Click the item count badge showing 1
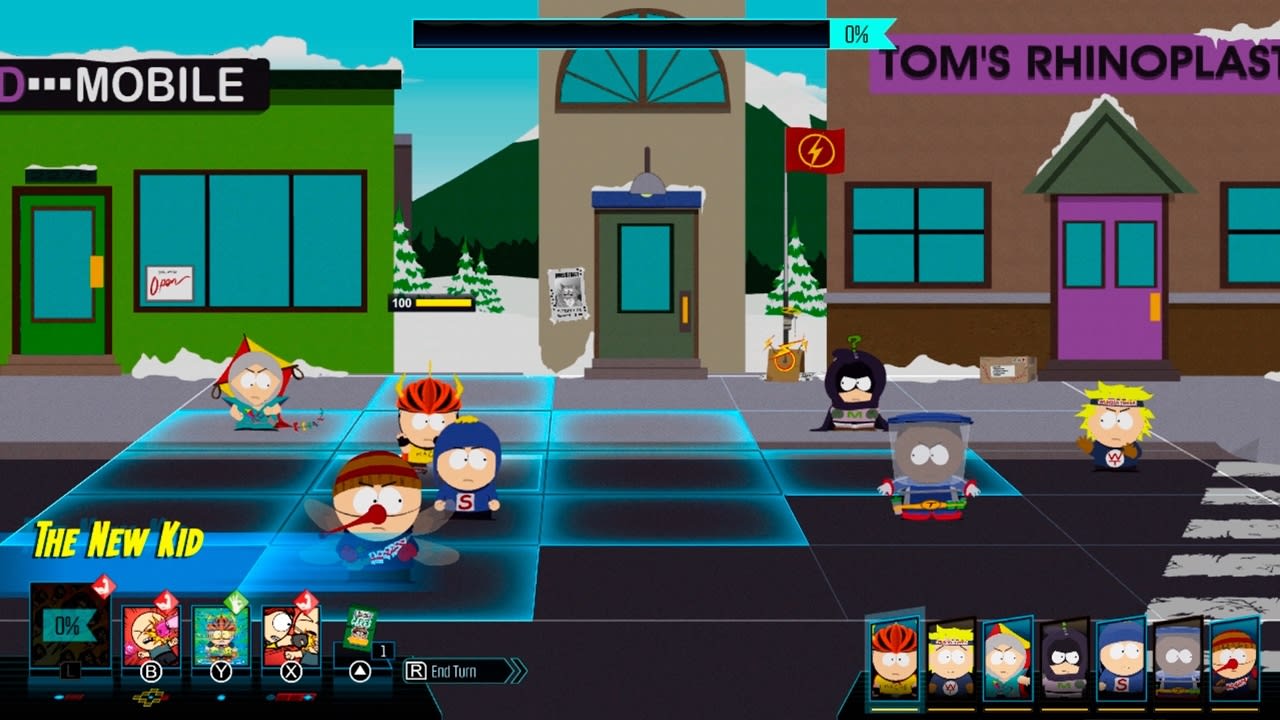Screen dimensions: 1280x720 (382, 650)
